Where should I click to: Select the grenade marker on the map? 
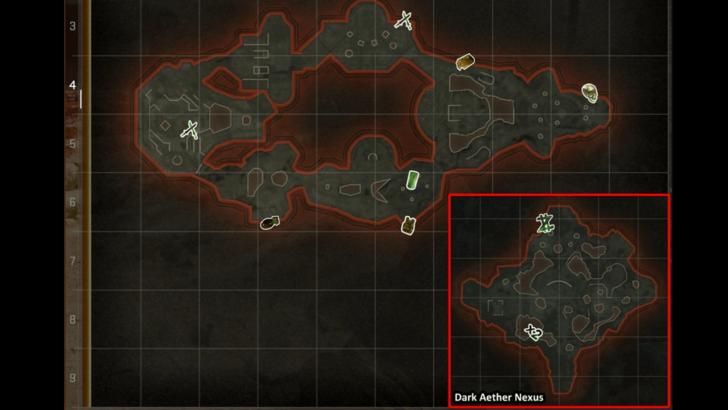point(268,222)
